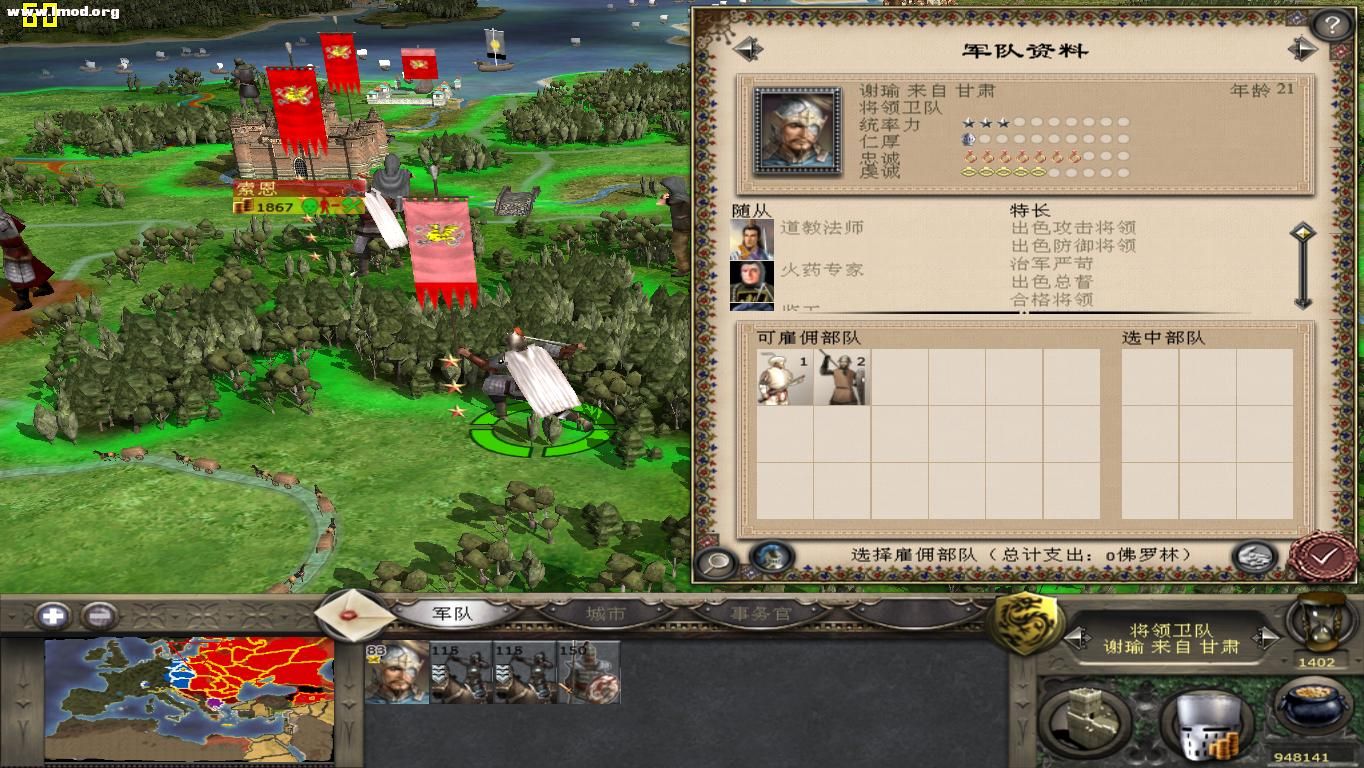Zoom out the minimap with the minus button
Screen dimensions: 1364x768
click(x=100, y=613)
